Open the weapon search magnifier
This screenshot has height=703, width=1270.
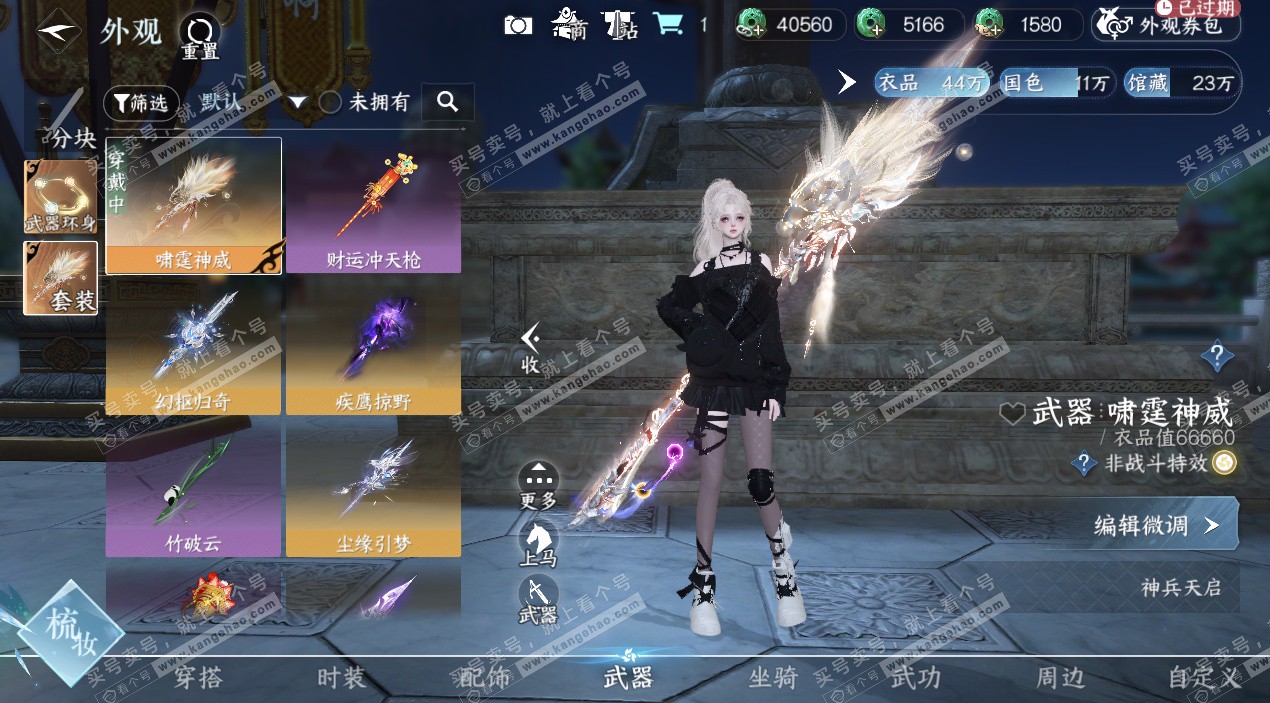point(447,102)
